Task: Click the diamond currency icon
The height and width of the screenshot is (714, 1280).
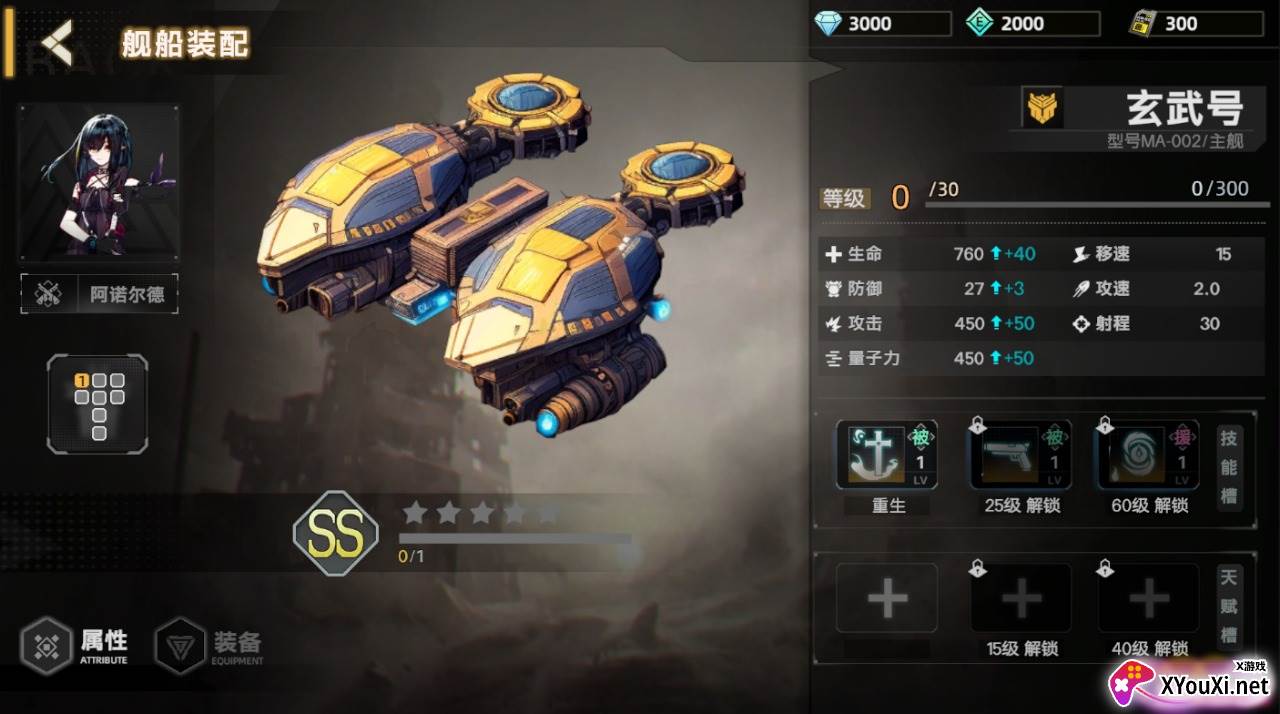Action: click(828, 23)
